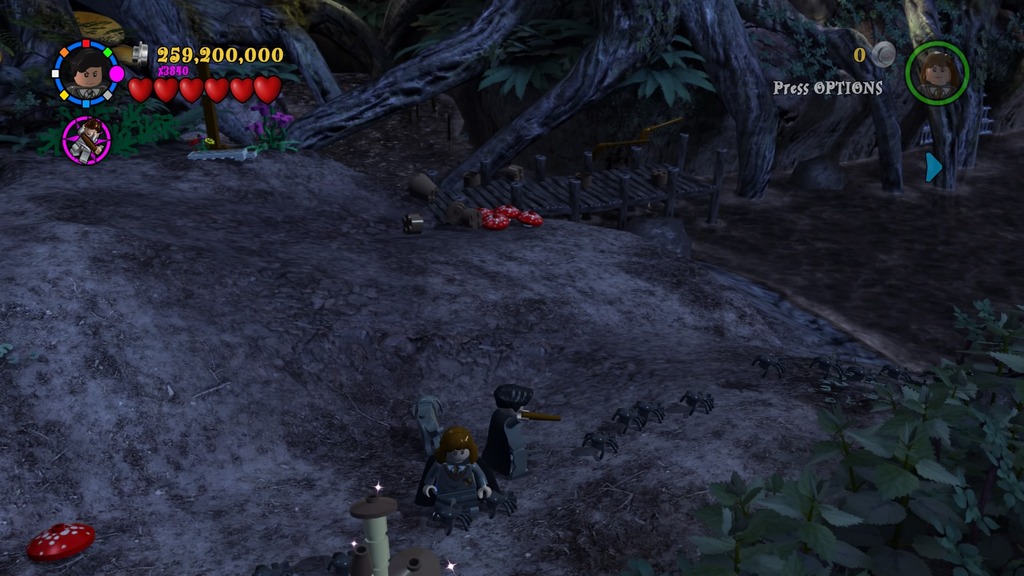The width and height of the screenshot is (1024, 576).
Task: Click the blue arrow player indicator
Action: [934, 167]
